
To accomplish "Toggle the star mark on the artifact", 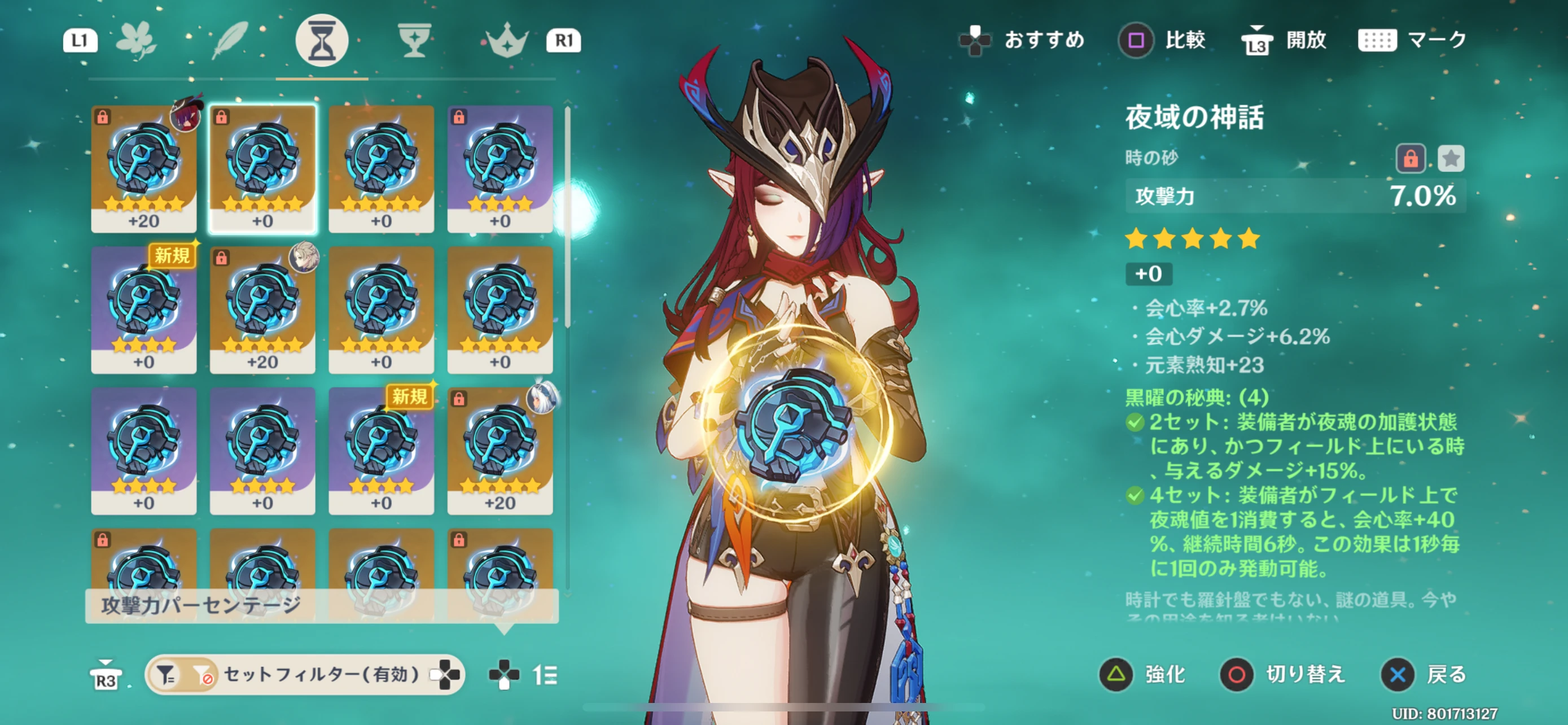I will [1451, 159].
